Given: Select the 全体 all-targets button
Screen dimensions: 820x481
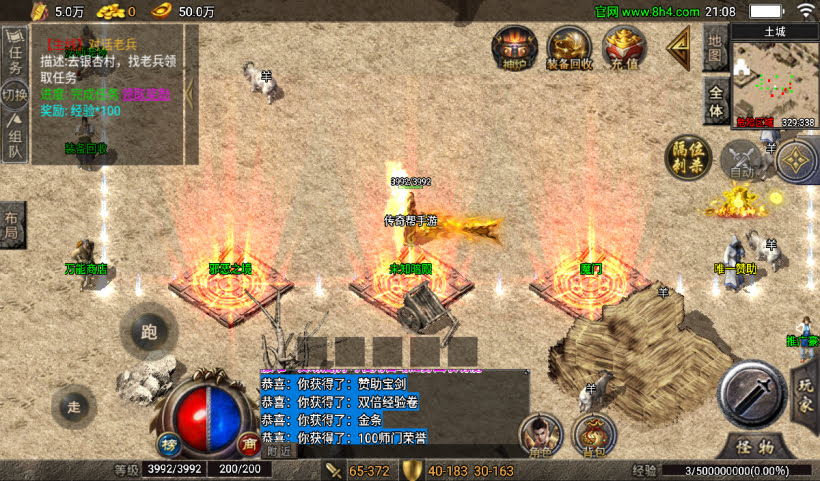Looking at the screenshot, I should click(x=714, y=98).
